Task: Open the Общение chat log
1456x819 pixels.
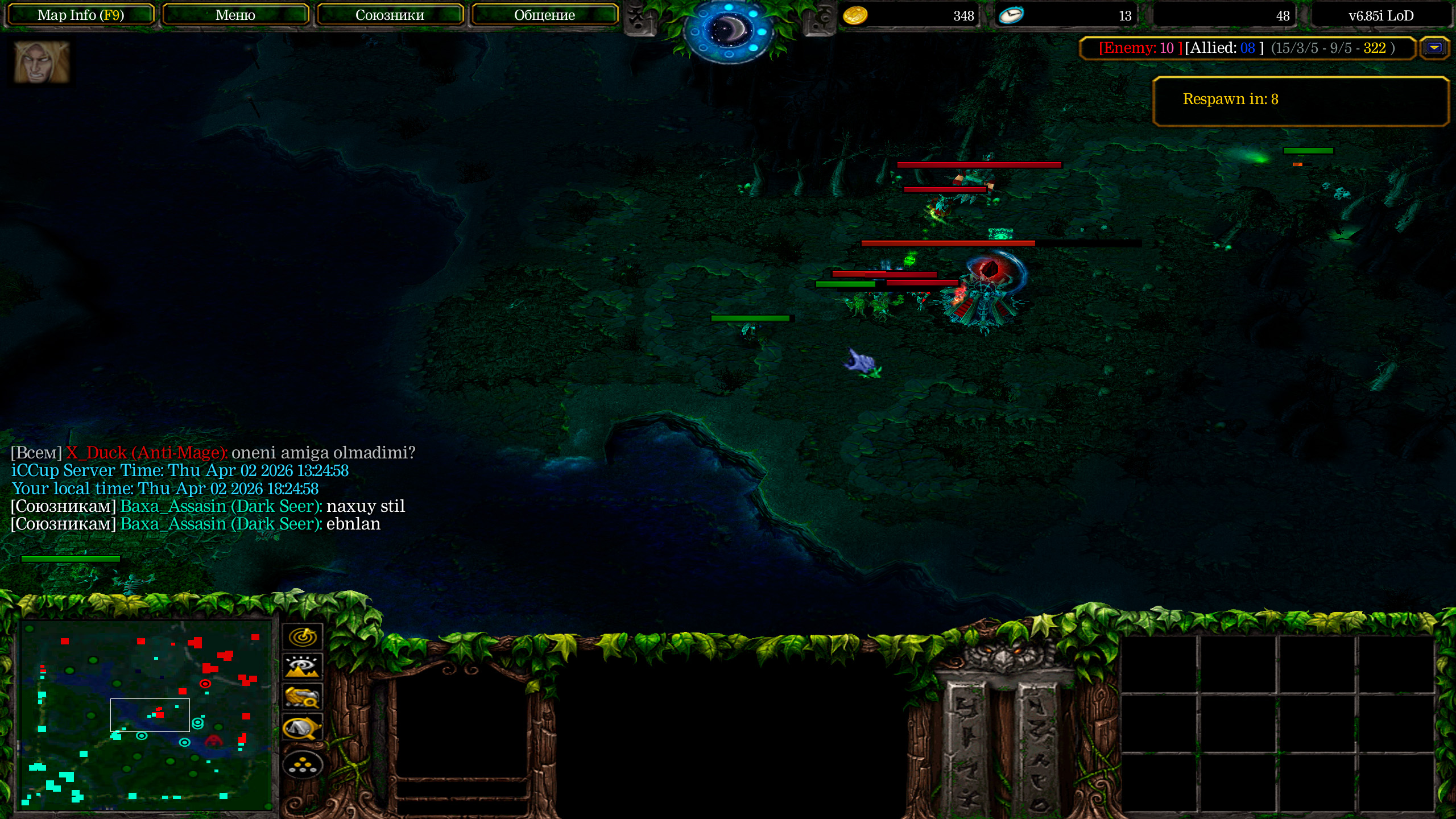Action: pyautogui.click(x=544, y=15)
